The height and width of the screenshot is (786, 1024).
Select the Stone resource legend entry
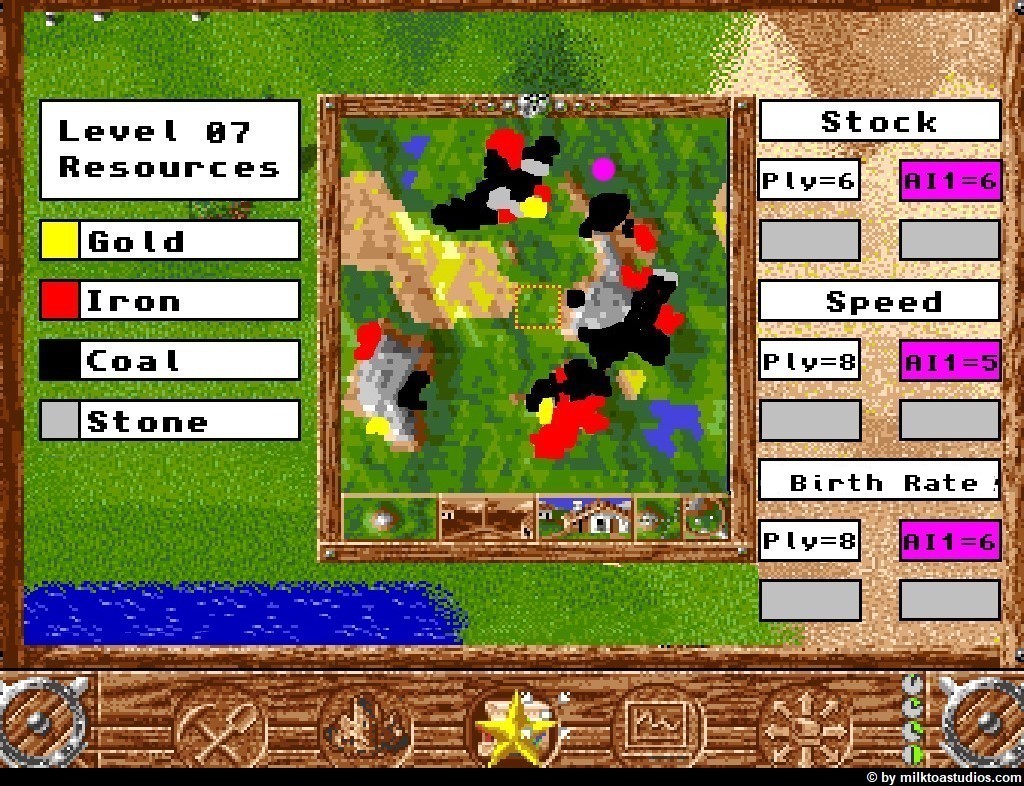tap(169, 420)
